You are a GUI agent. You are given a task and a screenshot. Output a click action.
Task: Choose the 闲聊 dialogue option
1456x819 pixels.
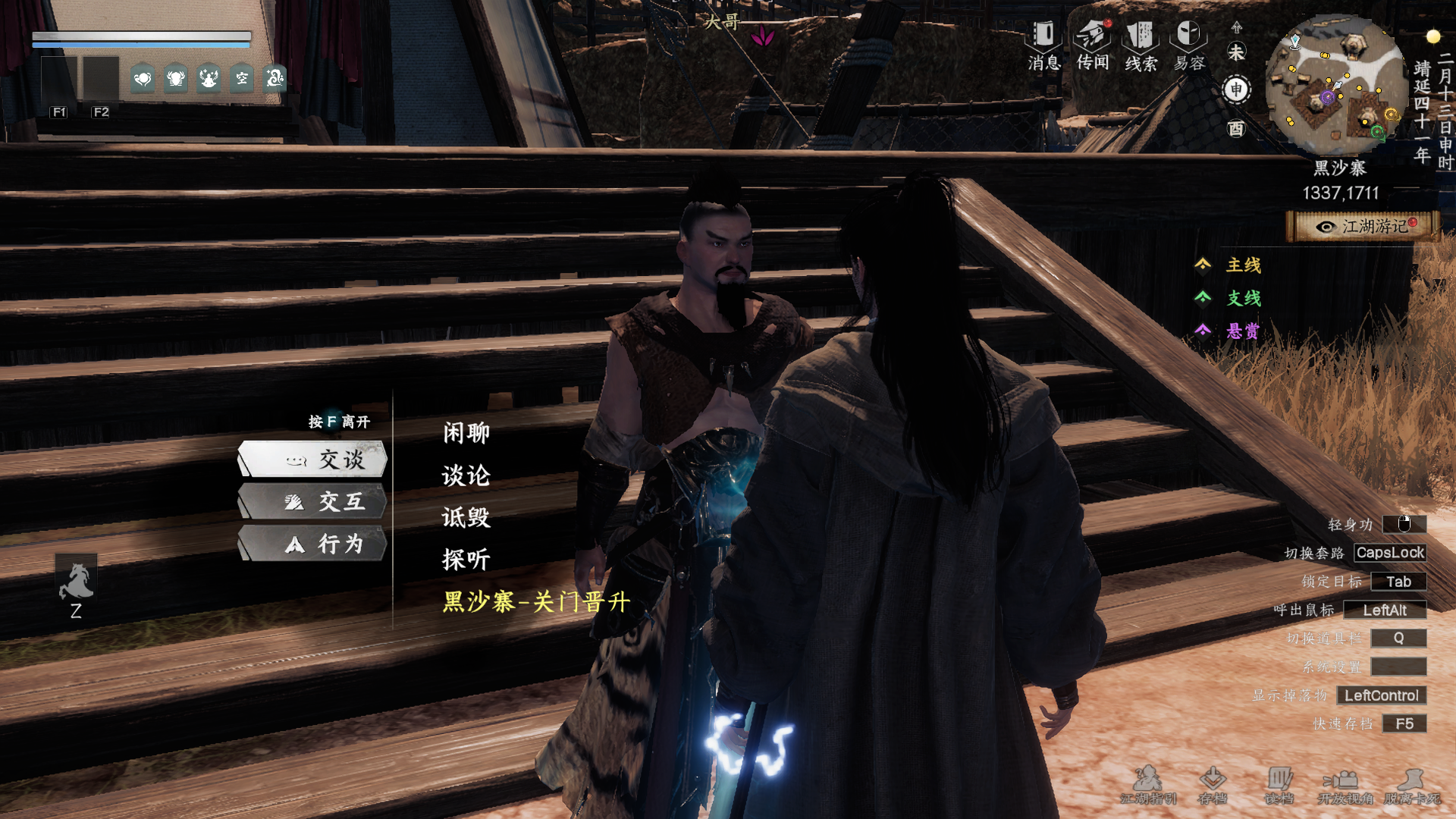pos(466,433)
